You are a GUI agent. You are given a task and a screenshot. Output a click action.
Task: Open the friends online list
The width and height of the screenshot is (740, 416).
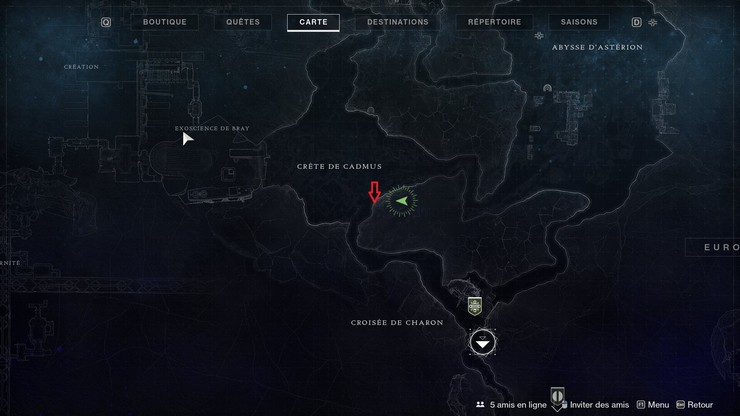click(x=511, y=405)
